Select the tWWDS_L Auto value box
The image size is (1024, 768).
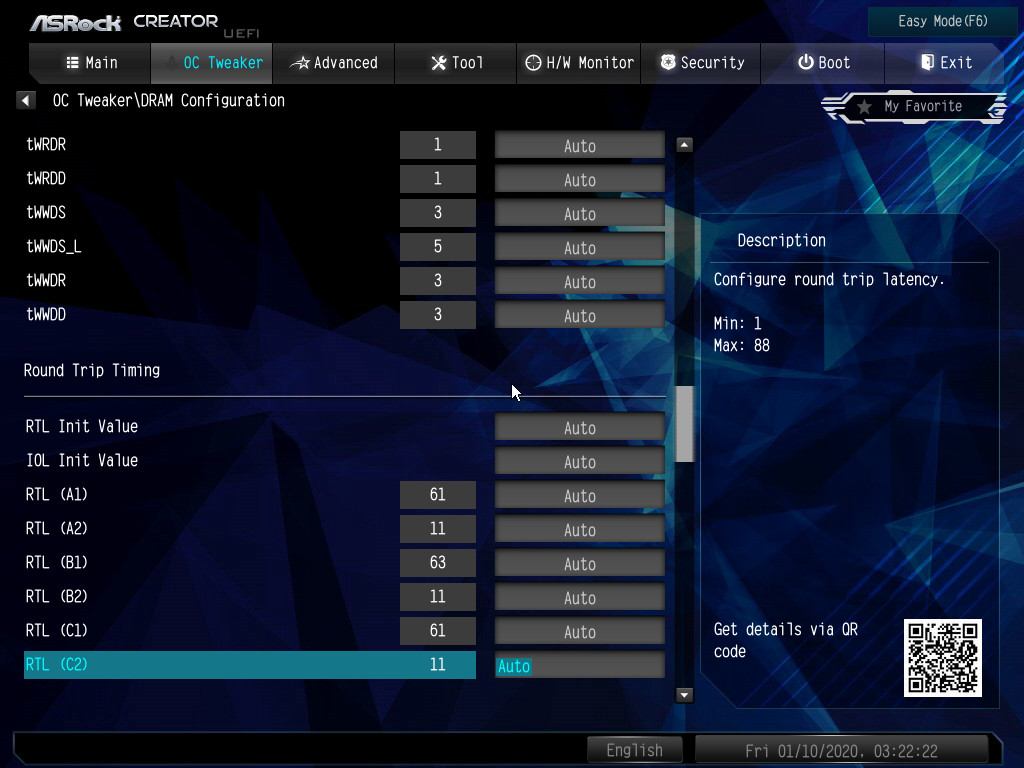point(580,248)
